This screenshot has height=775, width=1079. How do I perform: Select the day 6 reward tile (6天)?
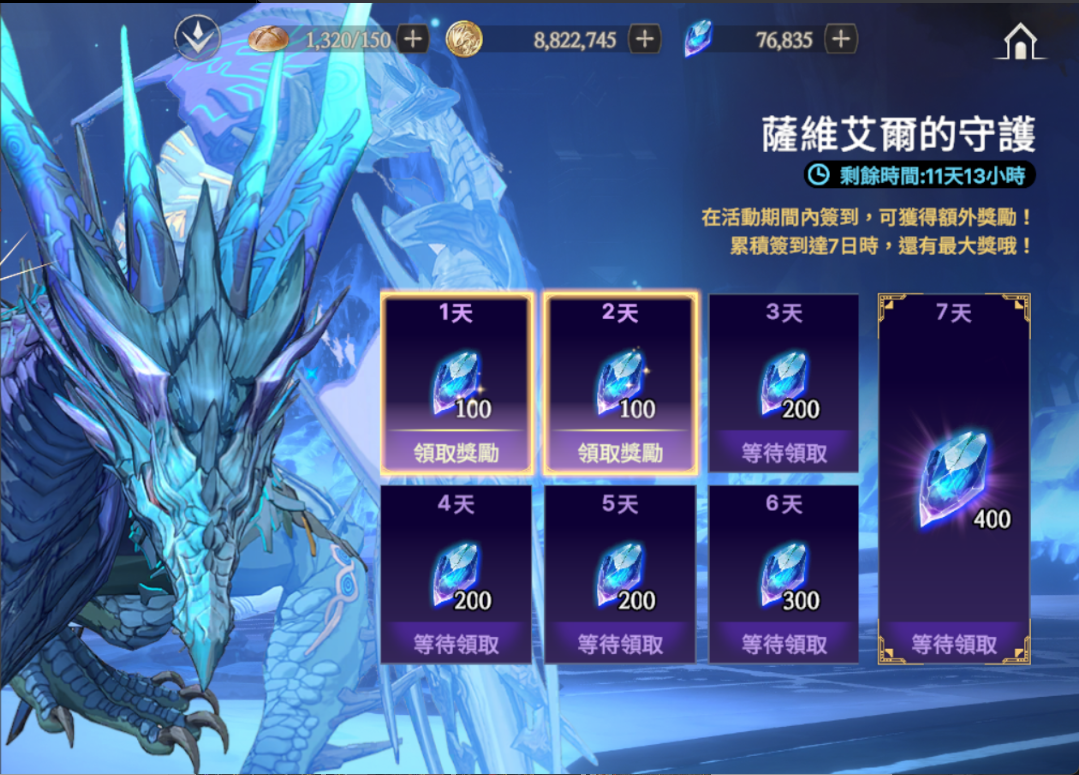[x=783, y=574]
